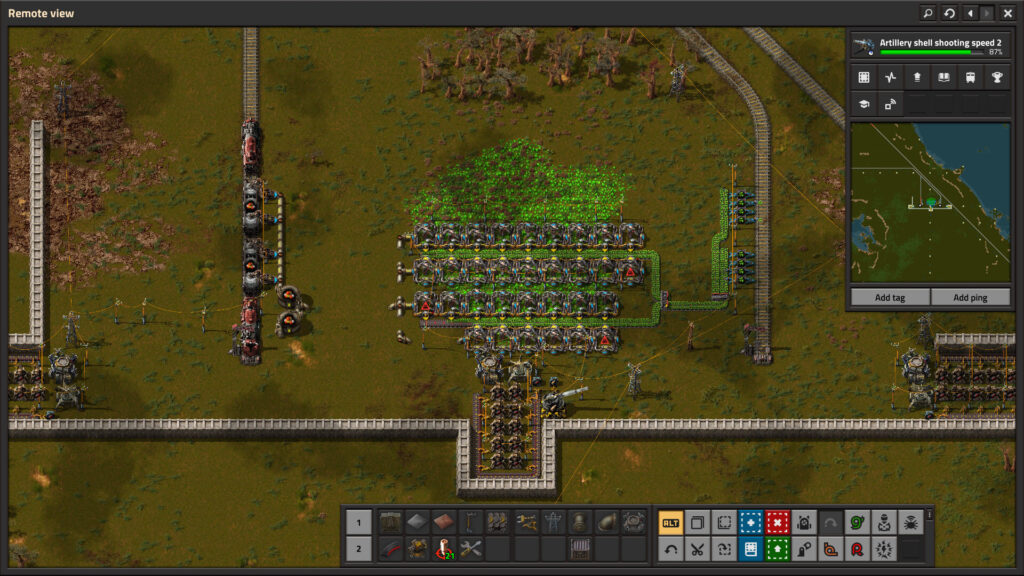
Task: Activate the red deconstruction planner
Action: point(777,522)
